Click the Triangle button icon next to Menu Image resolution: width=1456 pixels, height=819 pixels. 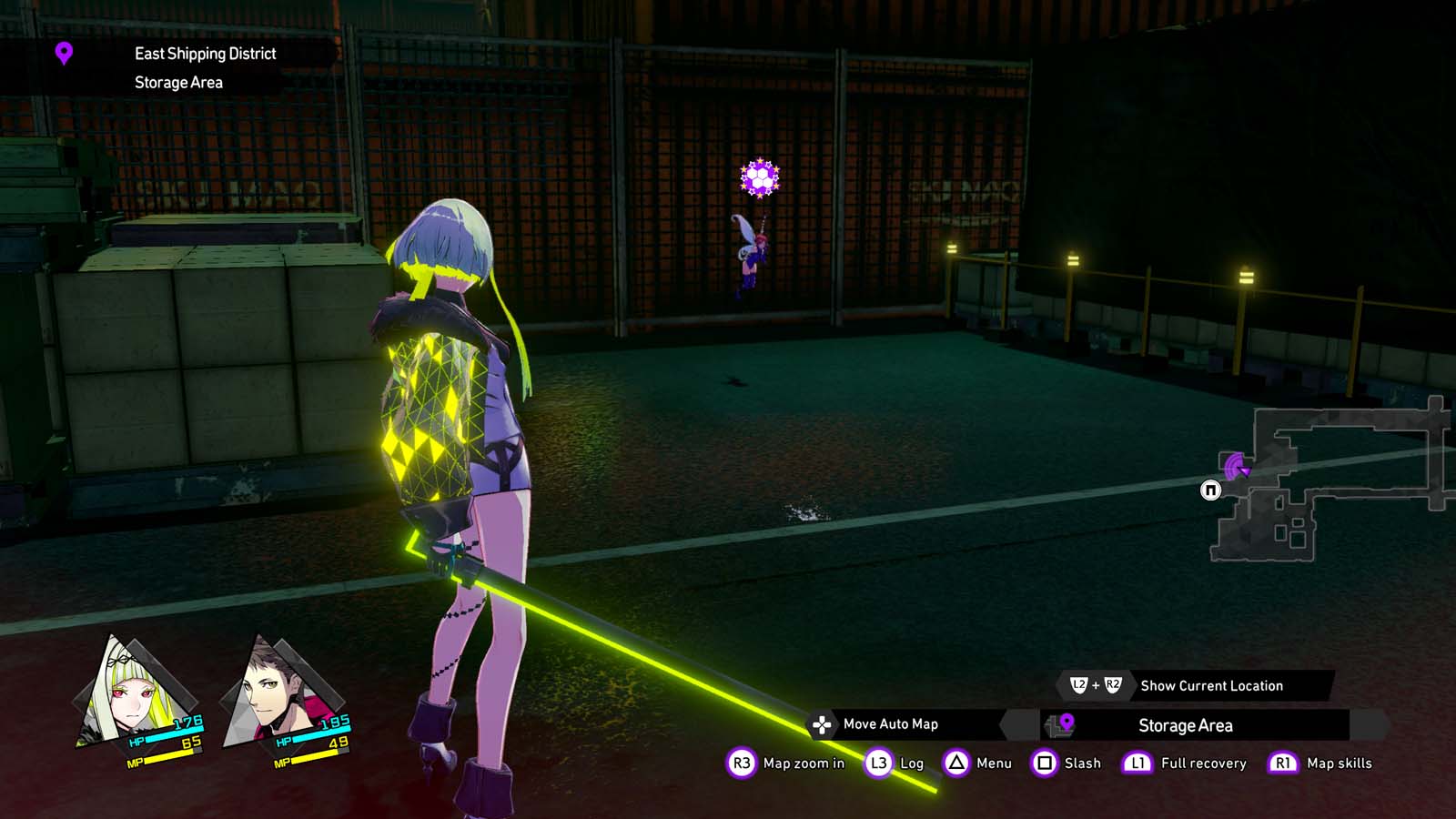point(958,763)
